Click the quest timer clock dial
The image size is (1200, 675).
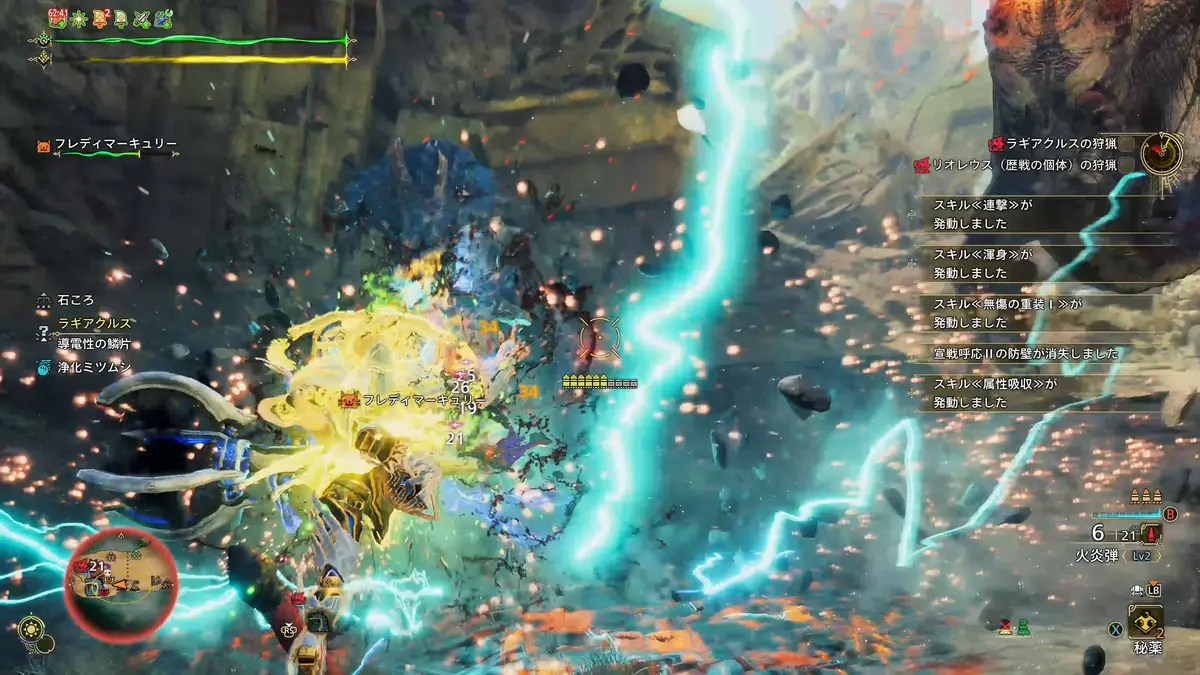tap(1162, 153)
